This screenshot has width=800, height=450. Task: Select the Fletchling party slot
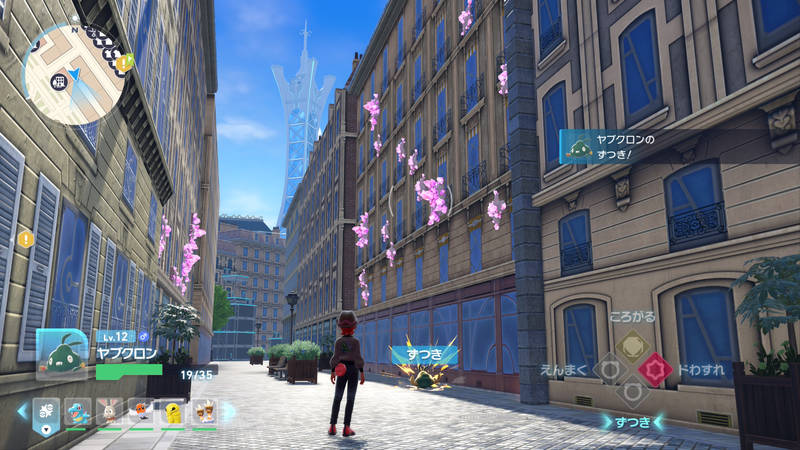tap(142, 411)
